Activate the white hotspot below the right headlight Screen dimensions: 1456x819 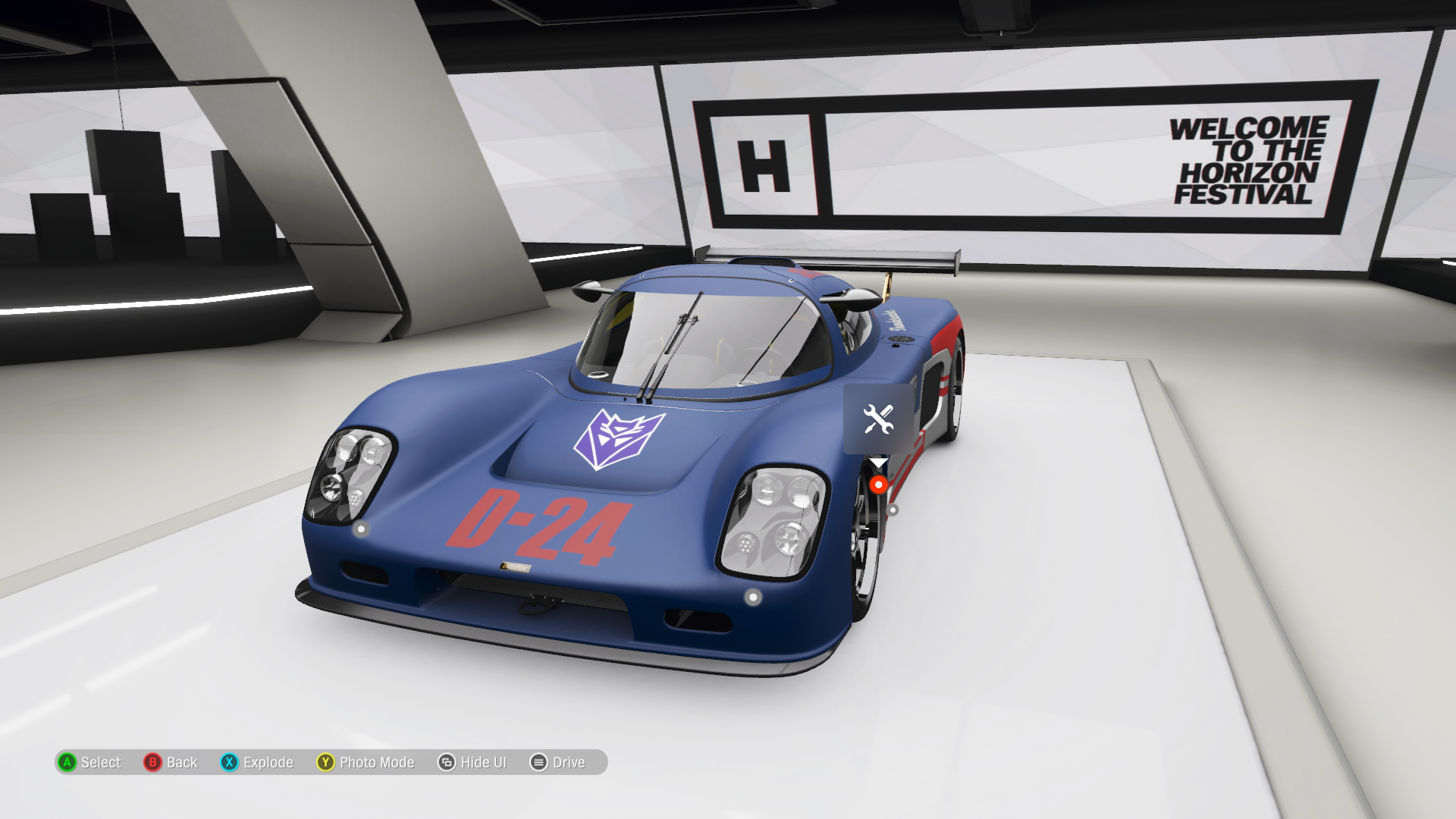pos(752,598)
